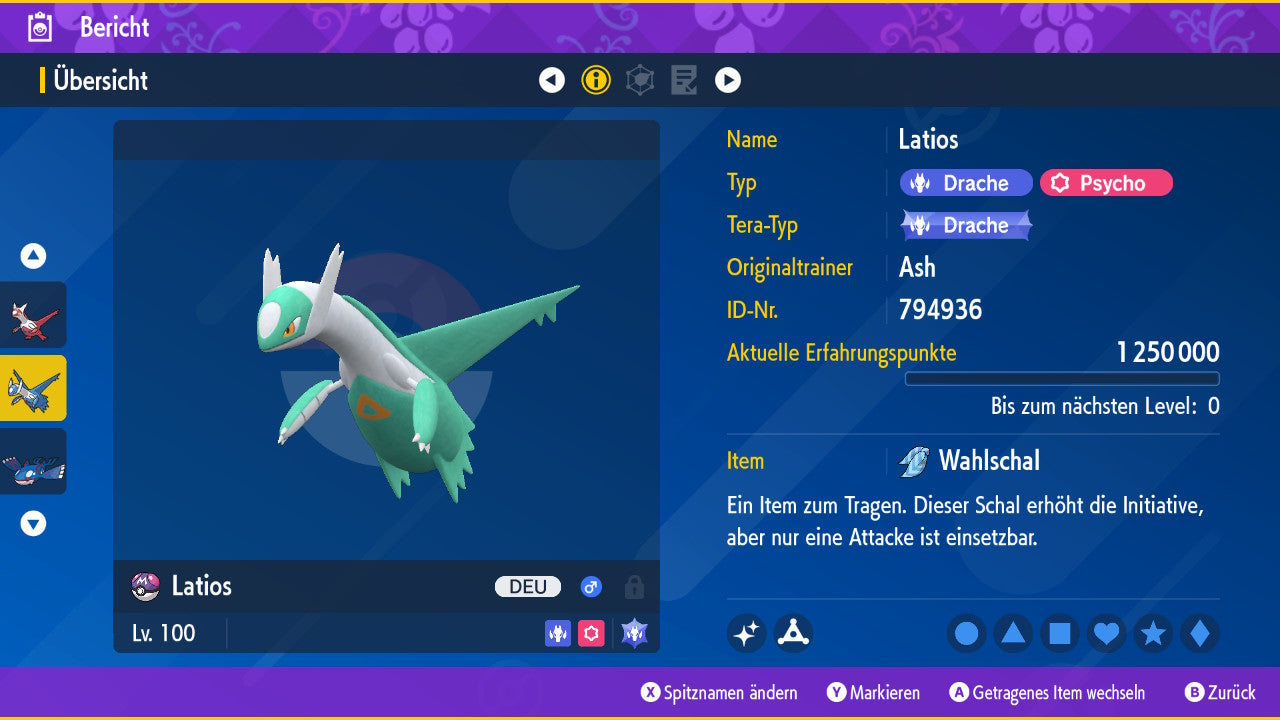Click the Wahlschal held item icon
This screenshot has width=1280, height=720.
click(x=913, y=461)
